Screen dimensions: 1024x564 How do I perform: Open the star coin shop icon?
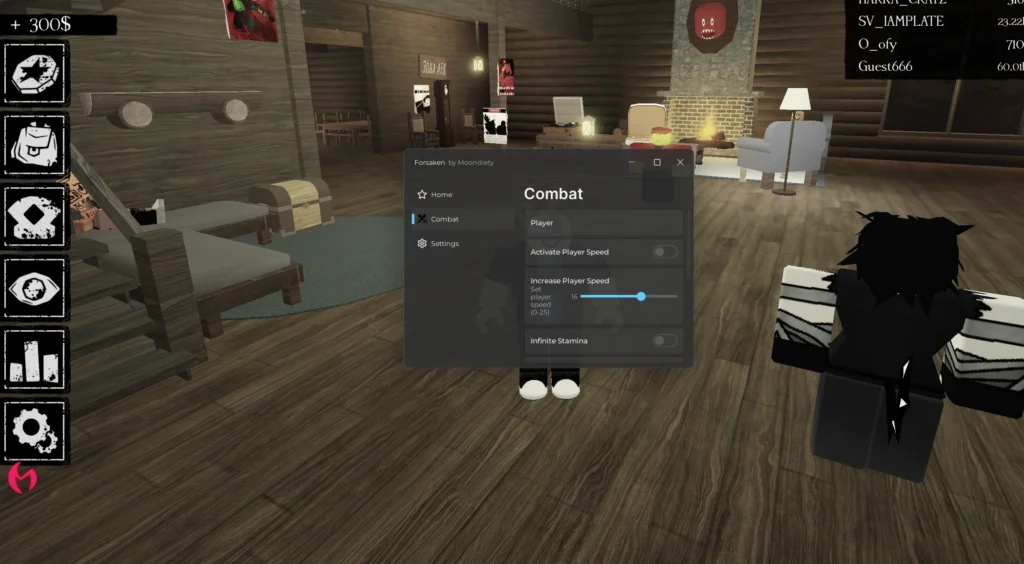pyautogui.click(x=36, y=73)
